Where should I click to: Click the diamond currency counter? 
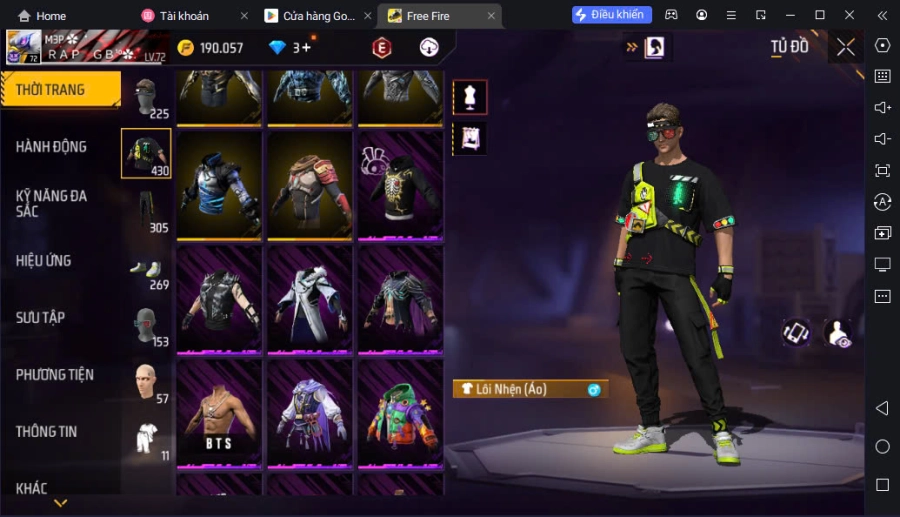[290, 48]
